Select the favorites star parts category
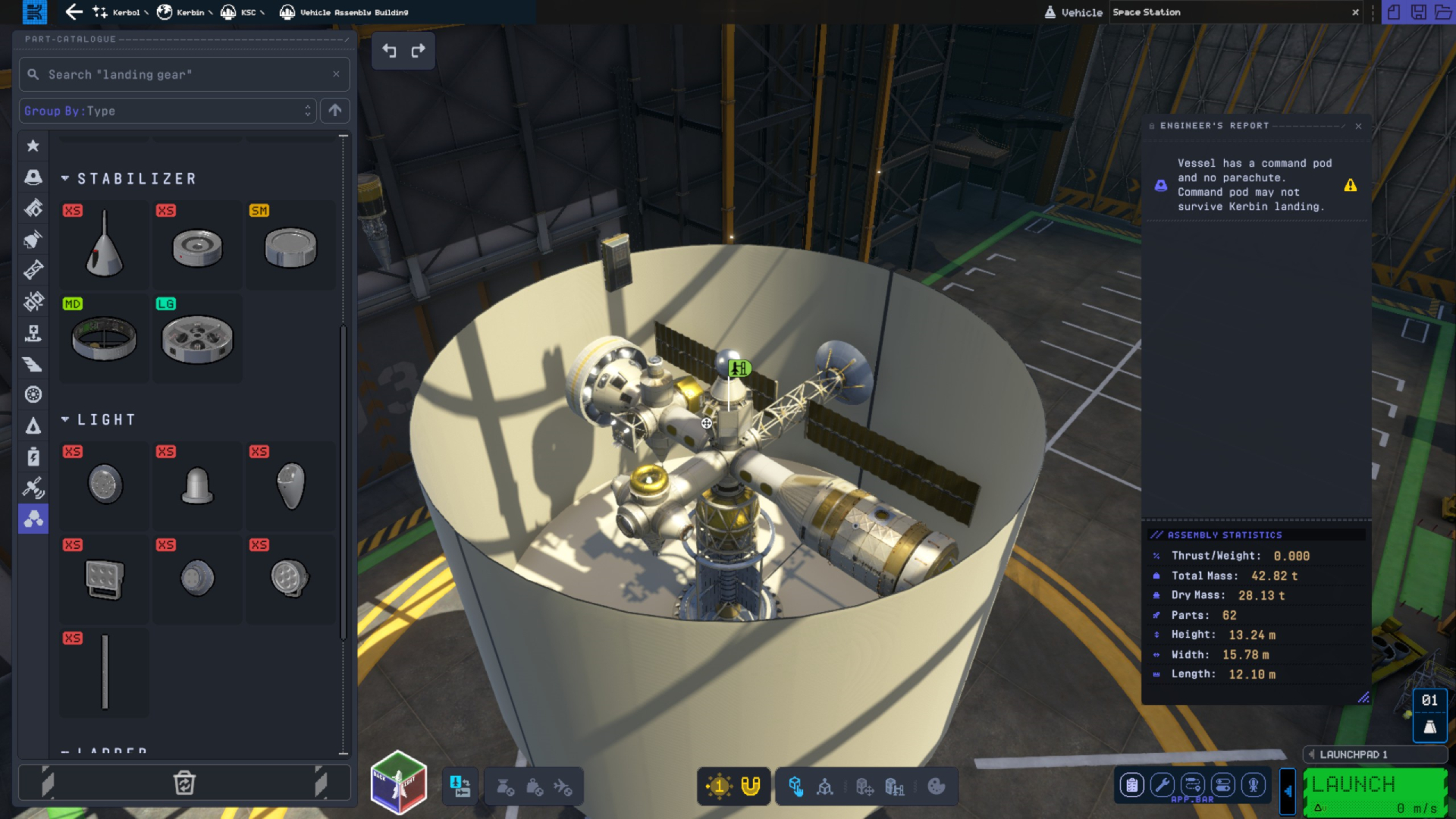This screenshot has height=819, width=1456. coord(33,146)
